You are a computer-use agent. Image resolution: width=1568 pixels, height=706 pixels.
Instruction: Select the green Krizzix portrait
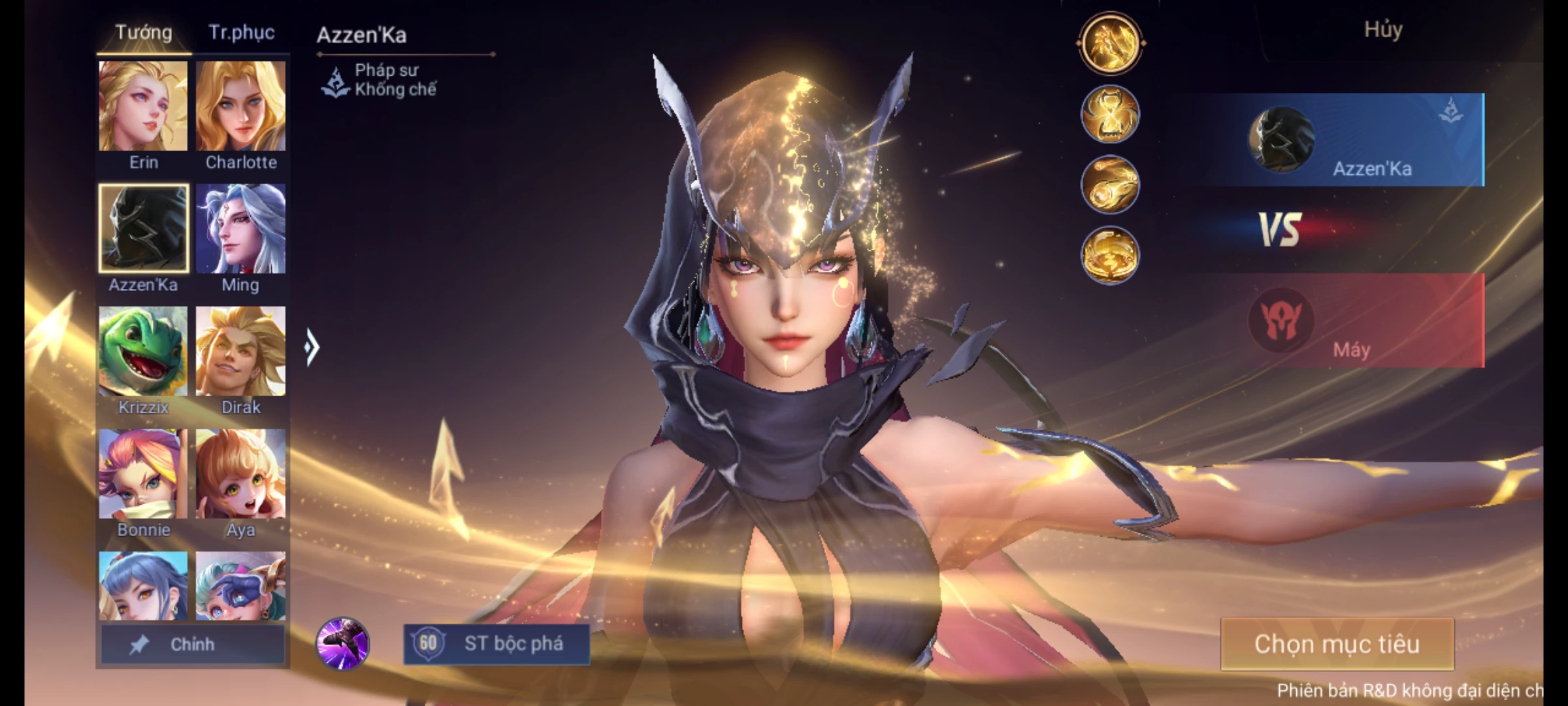coord(143,351)
